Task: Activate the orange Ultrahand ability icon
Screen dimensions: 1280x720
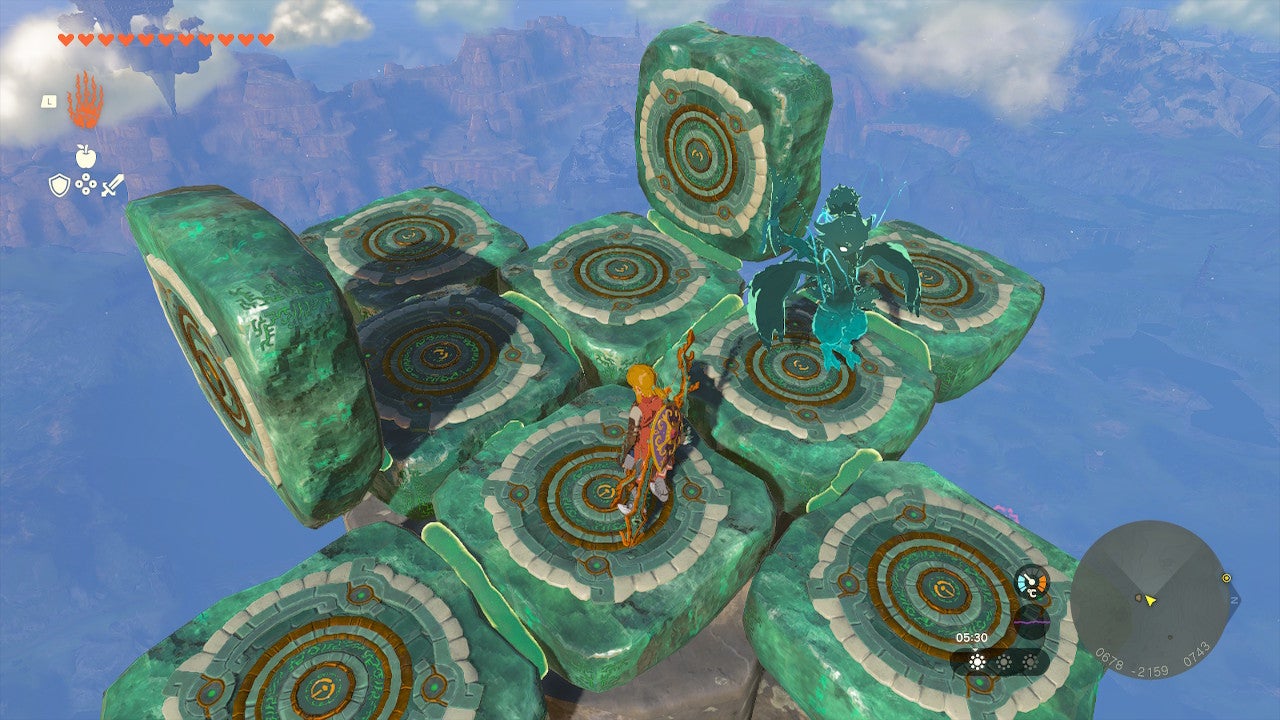Action: (84, 100)
